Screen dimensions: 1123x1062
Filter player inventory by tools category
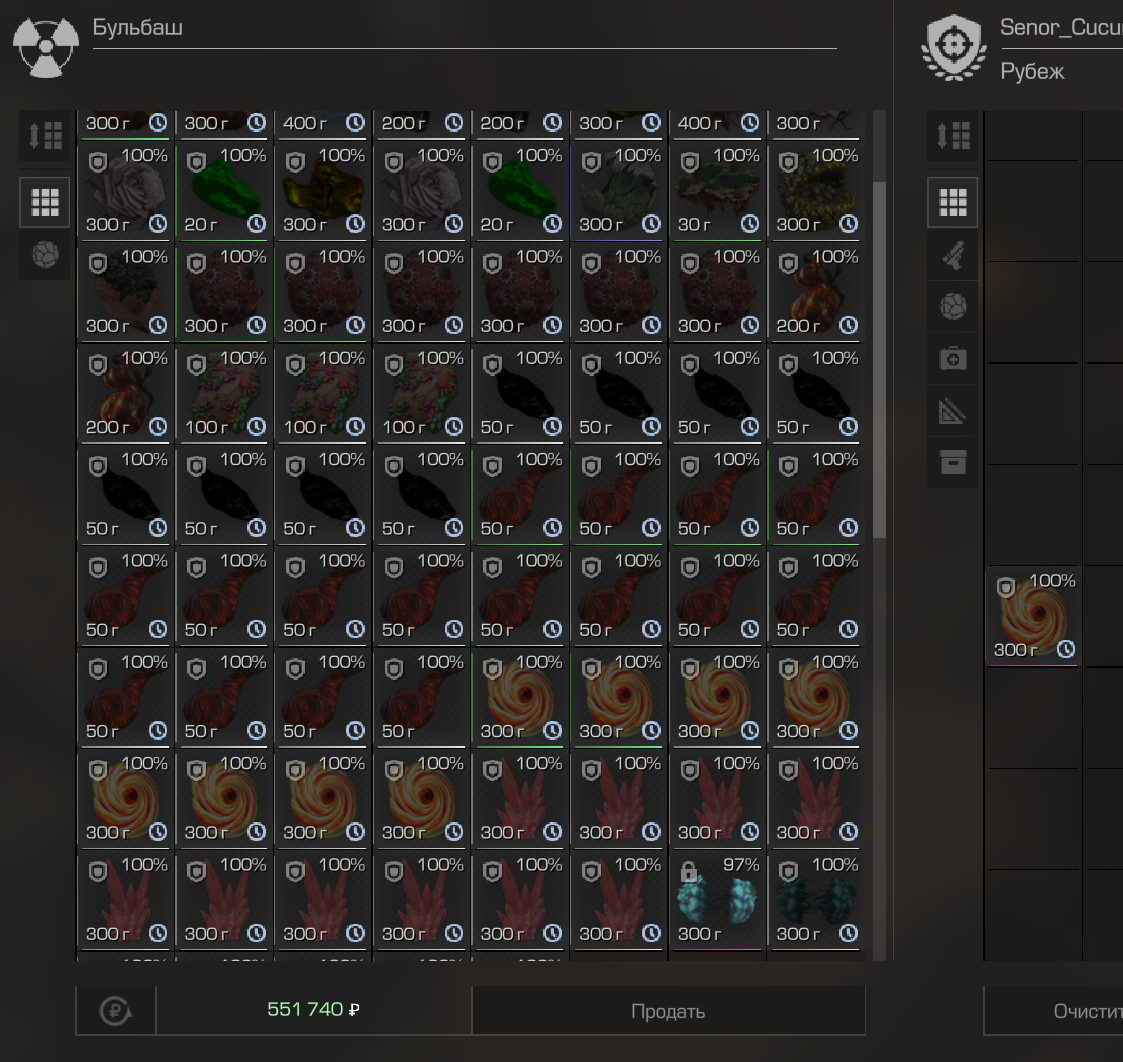coord(953,411)
